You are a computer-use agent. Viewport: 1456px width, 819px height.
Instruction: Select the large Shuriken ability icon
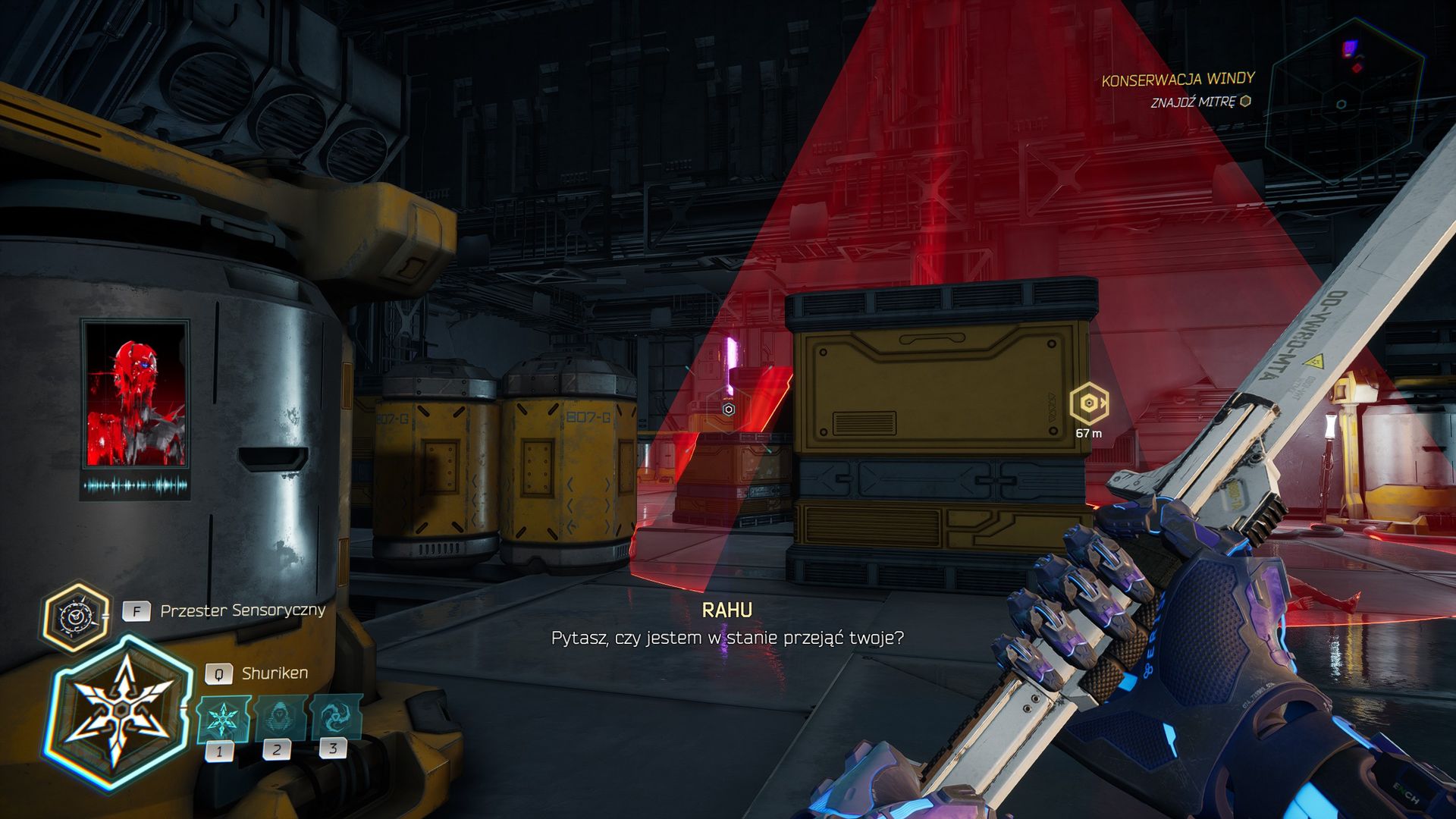click(120, 711)
